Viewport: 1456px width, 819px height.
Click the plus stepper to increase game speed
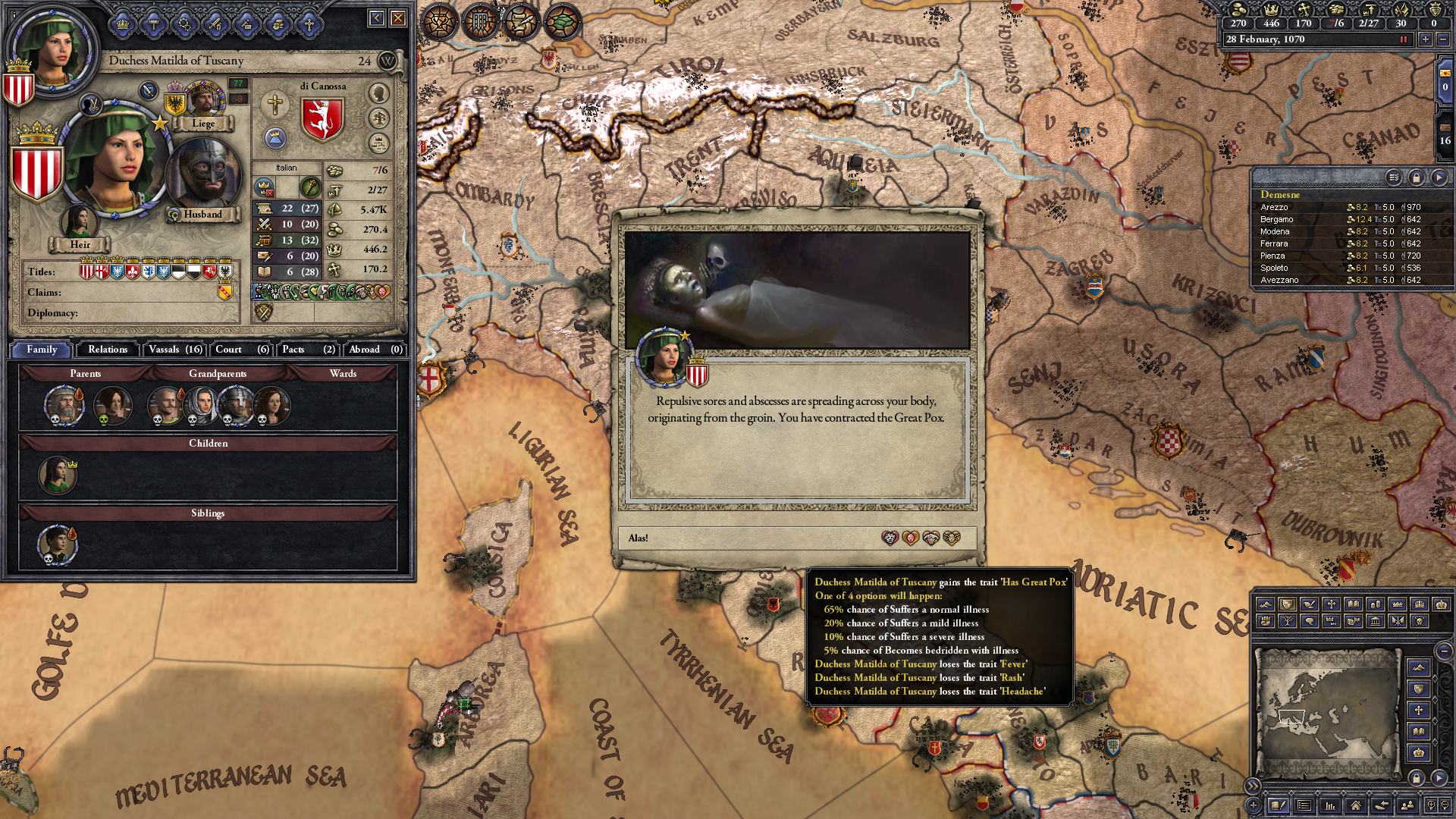pyautogui.click(x=1426, y=39)
